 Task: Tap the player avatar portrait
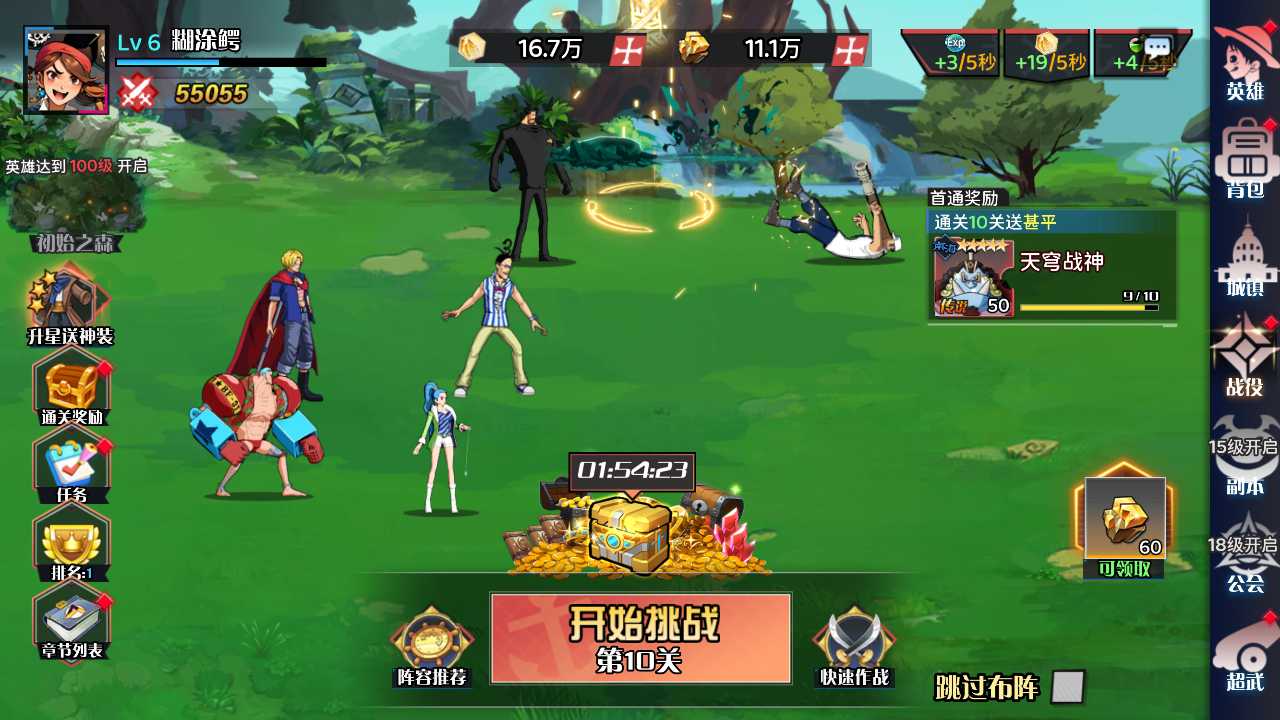tap(66, 70)
